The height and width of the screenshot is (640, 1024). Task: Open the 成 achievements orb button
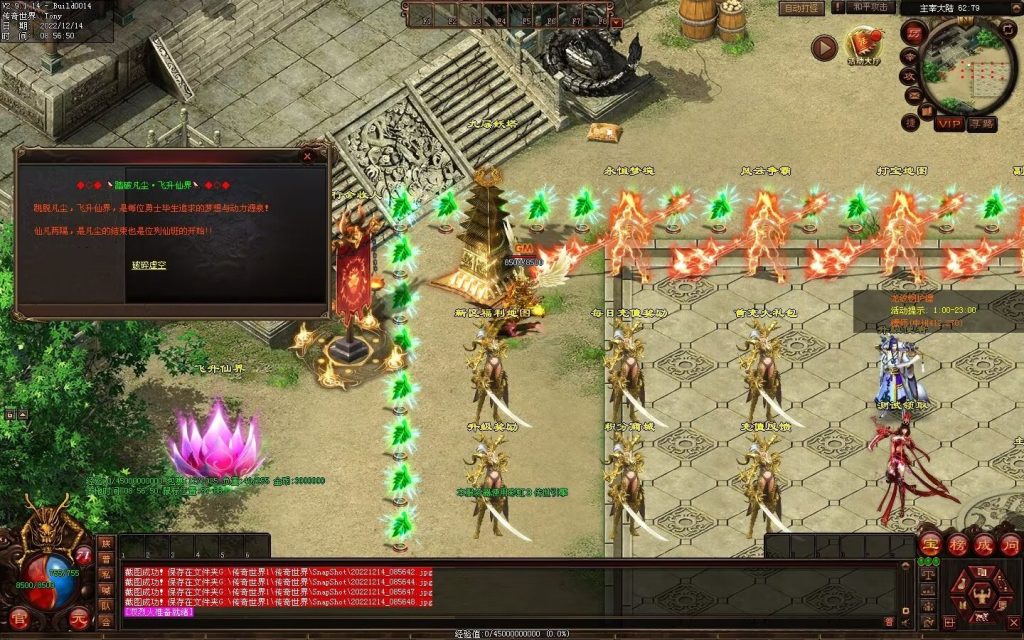tap(983, 545)
